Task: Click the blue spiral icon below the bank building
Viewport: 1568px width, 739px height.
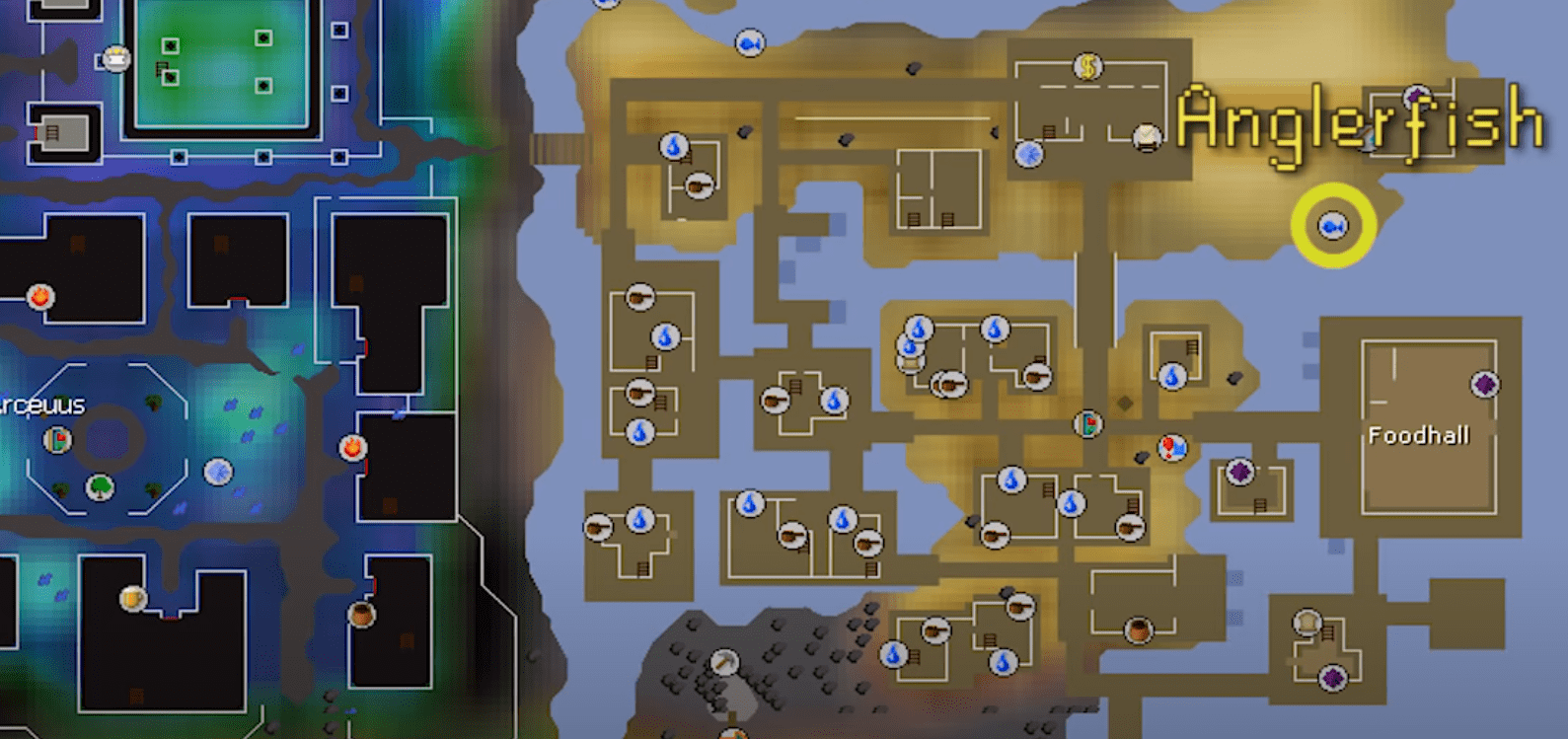Action: (x=1028, y=153)
